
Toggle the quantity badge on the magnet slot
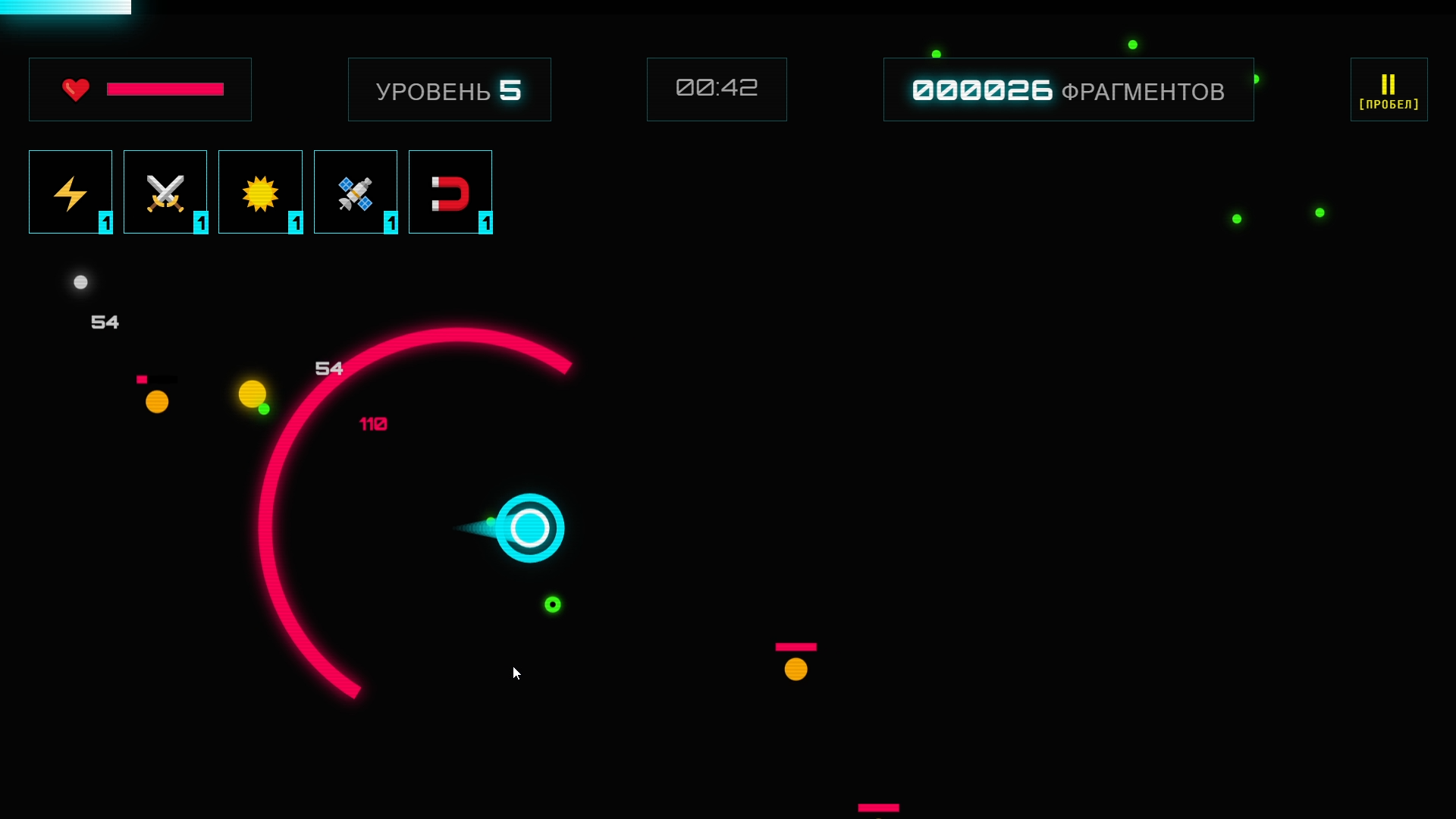pyautogui.click(x=485, y=224)
